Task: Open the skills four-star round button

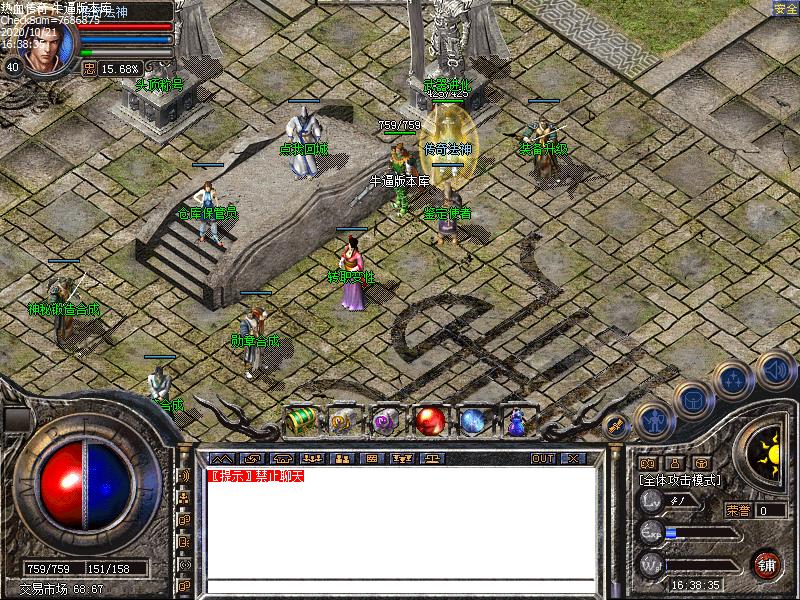Action: pos(733,379)
